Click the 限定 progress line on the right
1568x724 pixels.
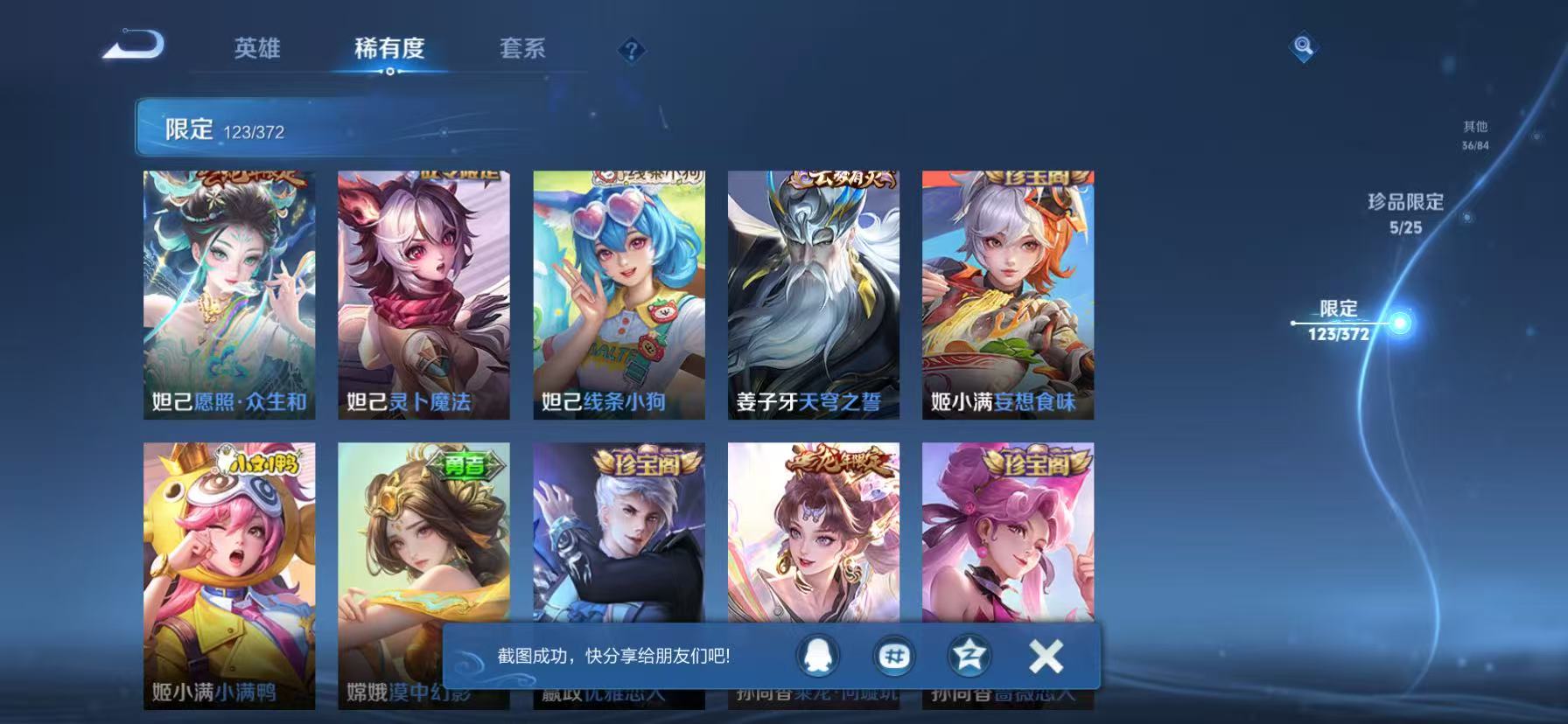pos(1342,324)
